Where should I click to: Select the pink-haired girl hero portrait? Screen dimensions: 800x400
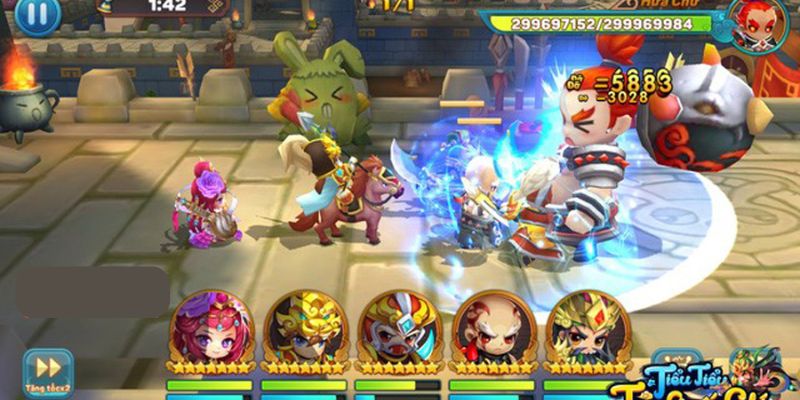(x=210, y=329)
